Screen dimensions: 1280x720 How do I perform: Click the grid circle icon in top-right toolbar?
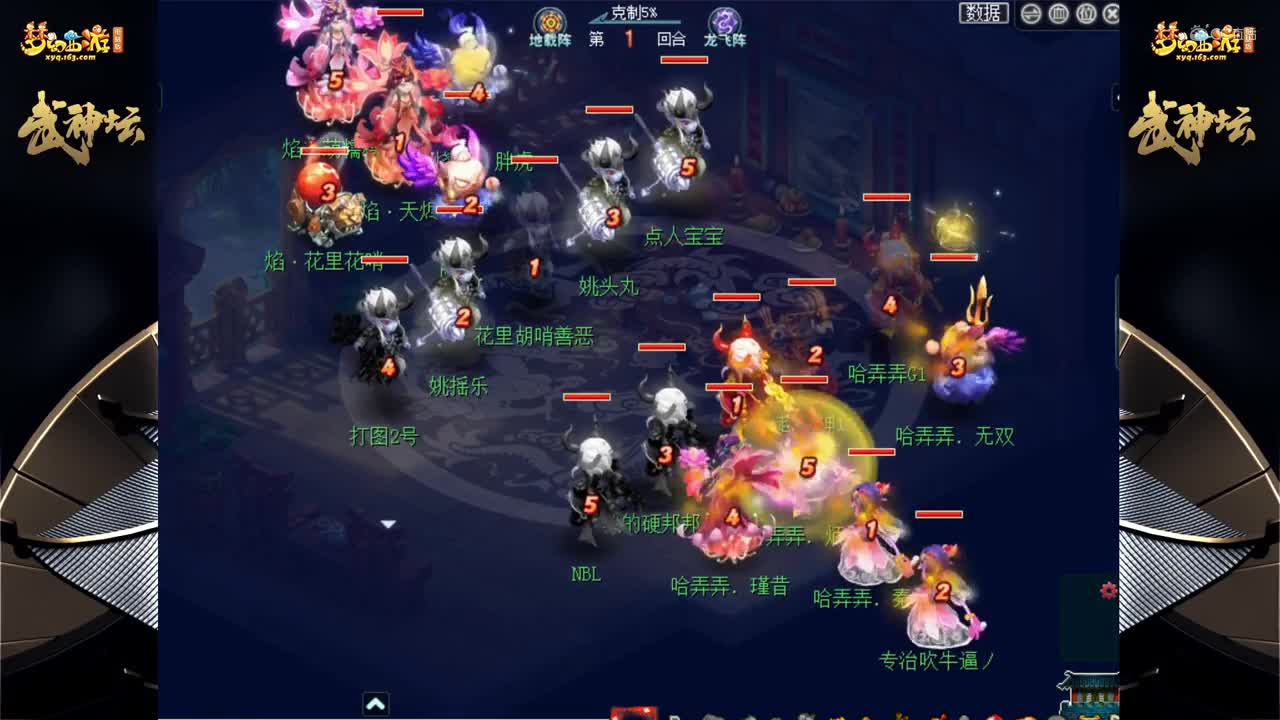(1061, 13)
